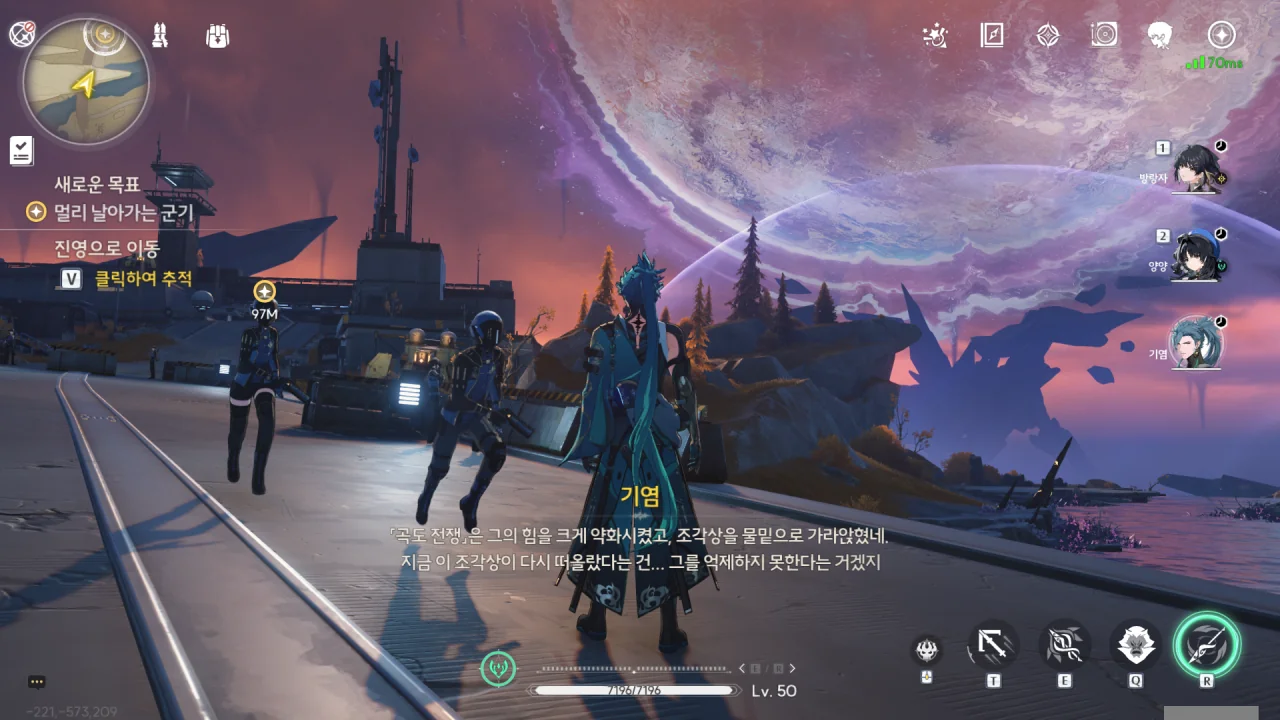Open the vinyl record player icon
This screenshot has width=1280, height=720.
coord(1104,36)
